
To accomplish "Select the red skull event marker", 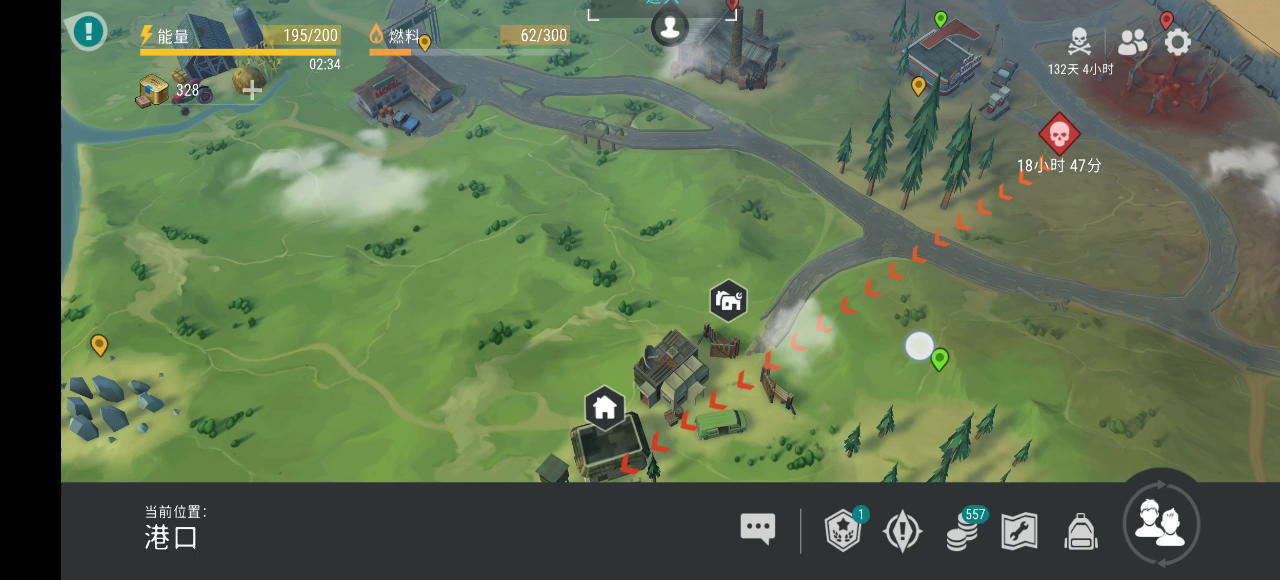I will (x=1059, y=134).
